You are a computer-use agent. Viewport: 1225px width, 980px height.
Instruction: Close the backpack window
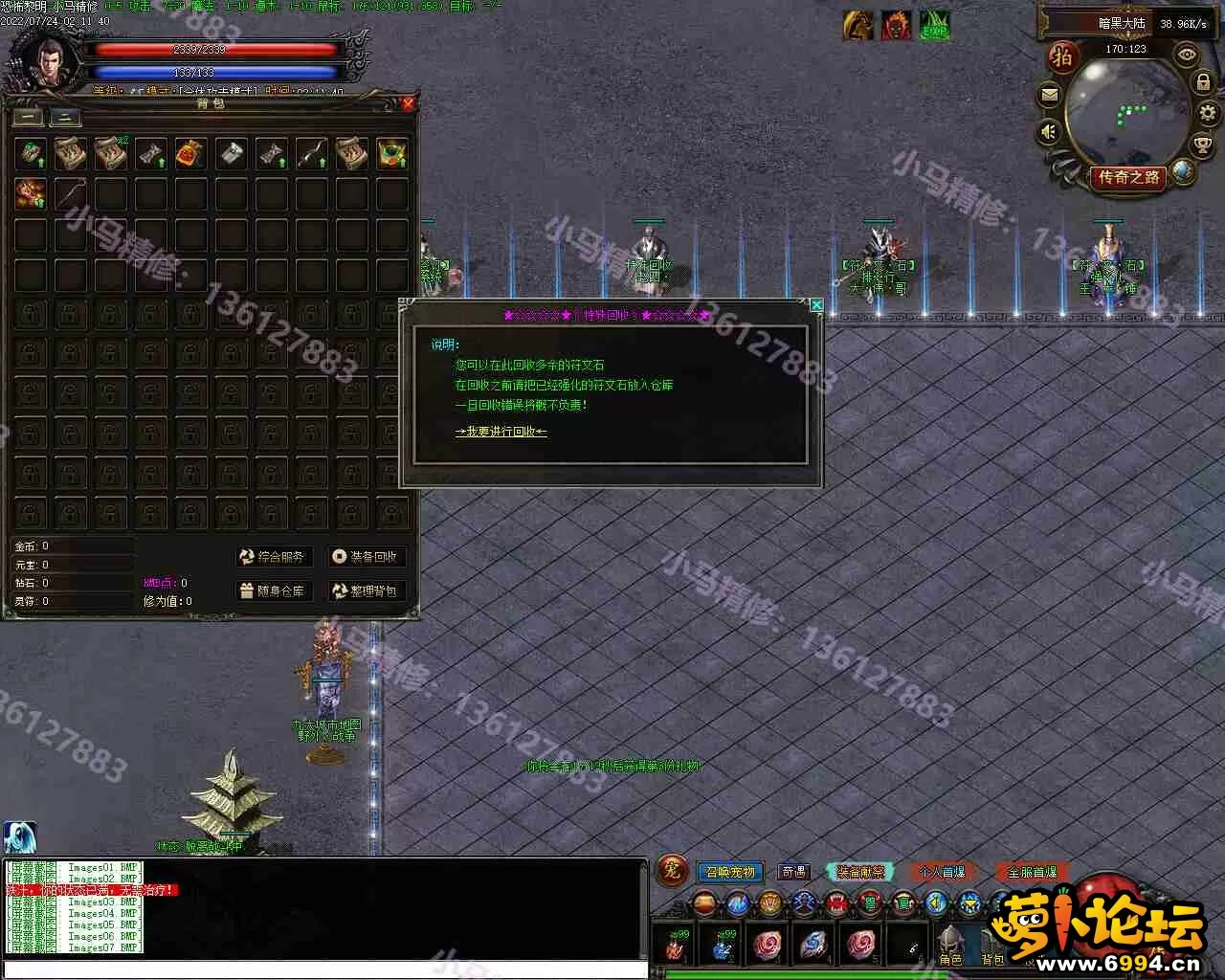click(x=409, y=103)
